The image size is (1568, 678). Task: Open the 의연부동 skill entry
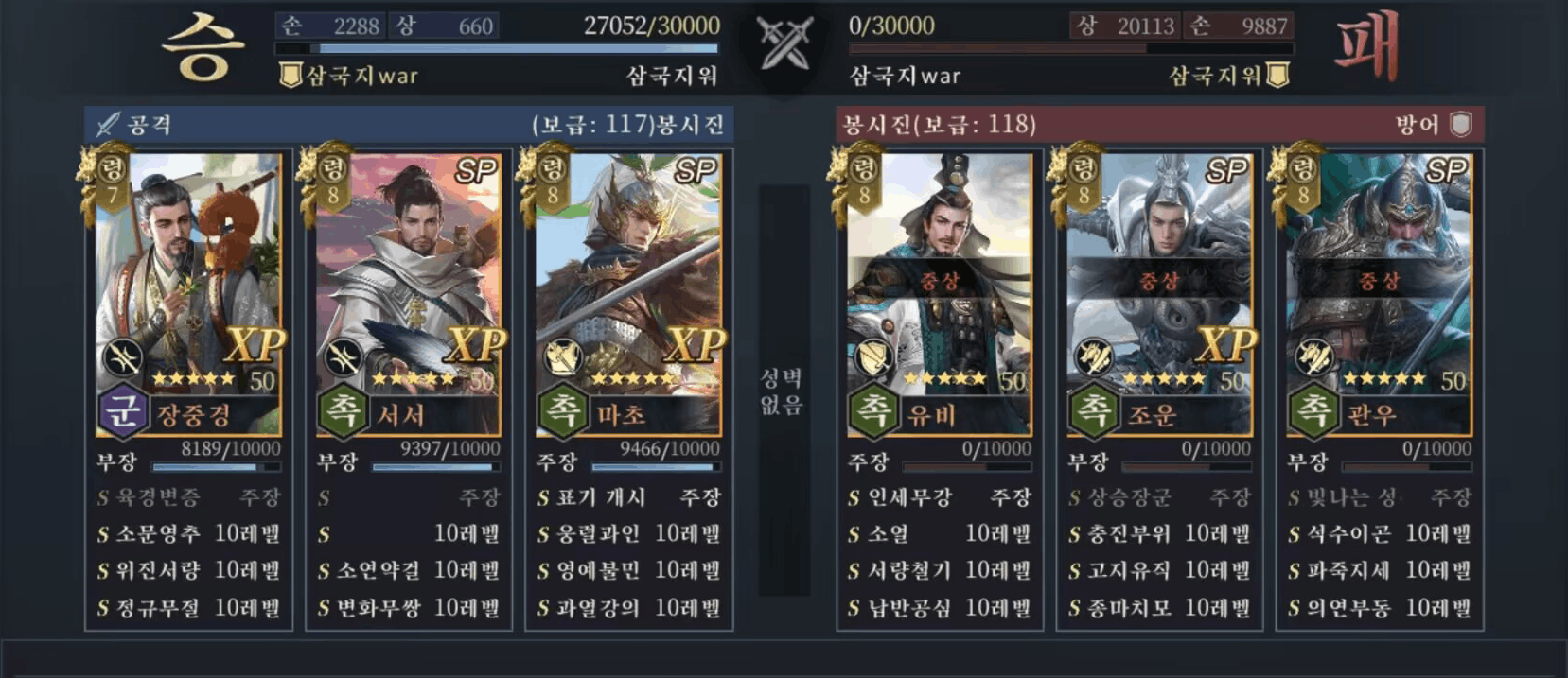[1379, 608]
